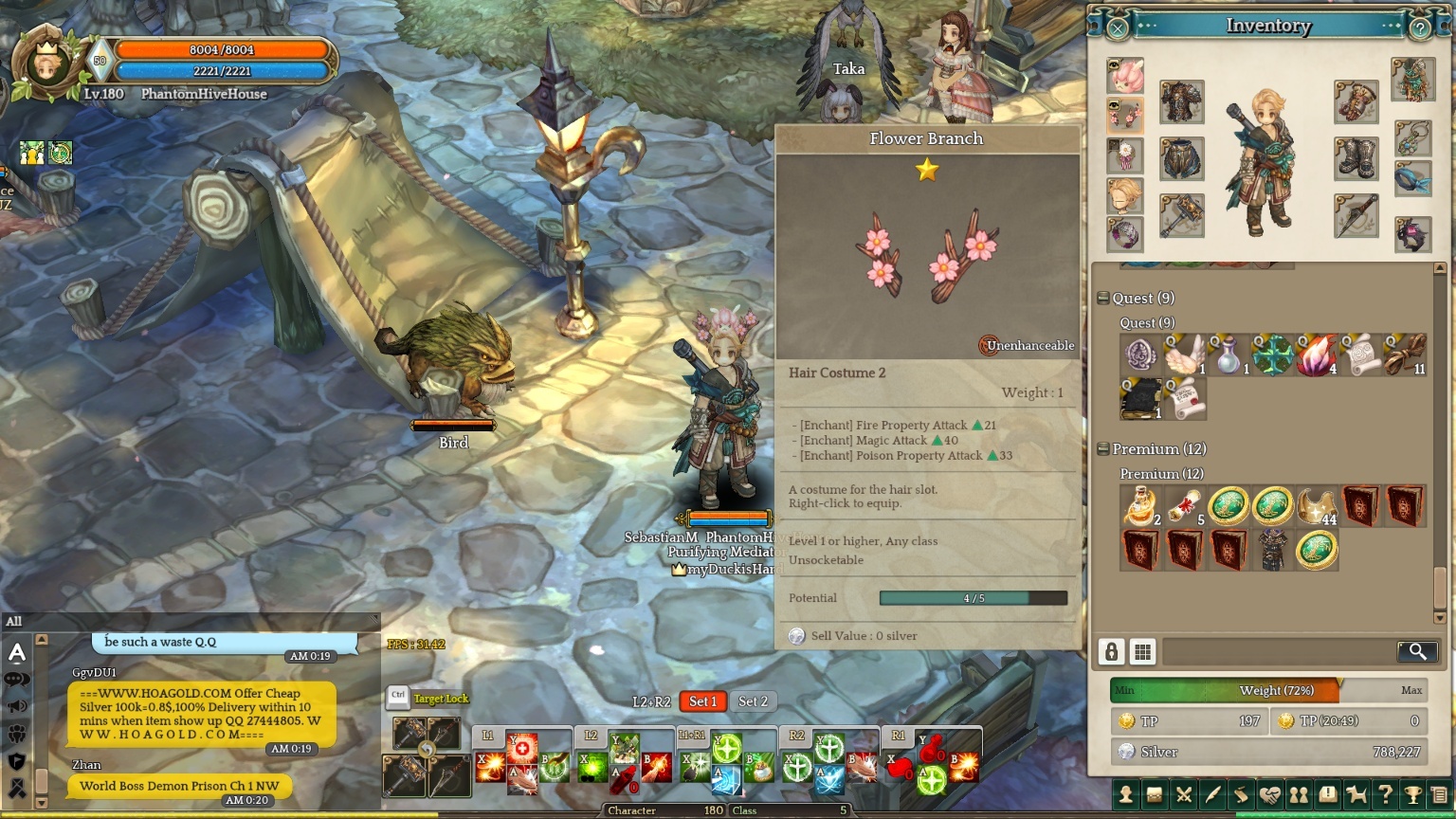Click the equipped boots slot
Viewport: 1456px width, 819px height.
pyautogui.click(x=1356, y=158)
